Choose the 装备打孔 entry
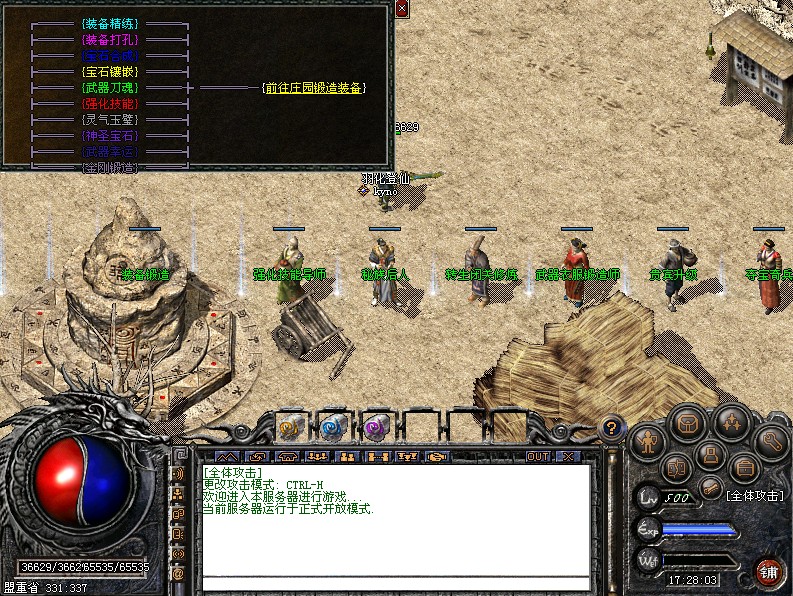The height and width of the screenshot is (596, 793). (x=110, y=40)
